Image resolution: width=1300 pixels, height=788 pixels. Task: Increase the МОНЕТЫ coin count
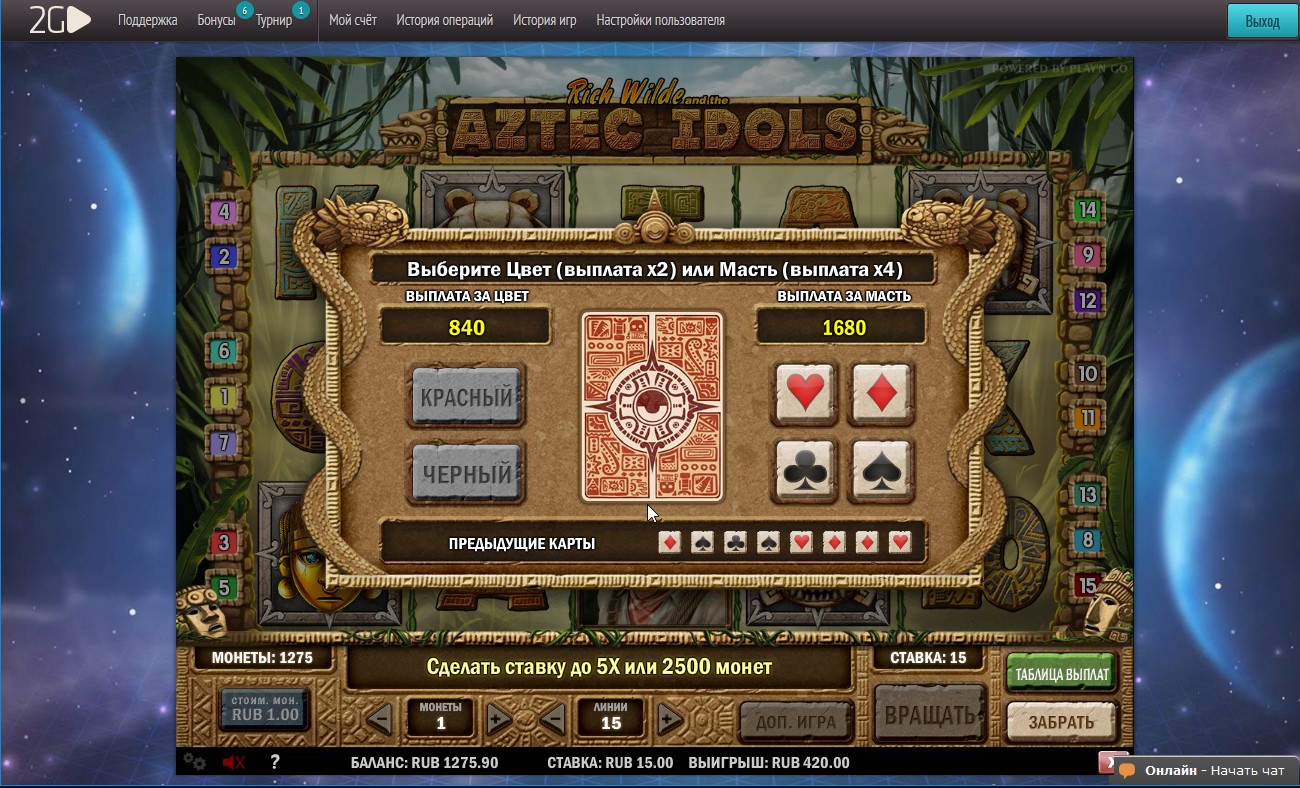point(498,718)
